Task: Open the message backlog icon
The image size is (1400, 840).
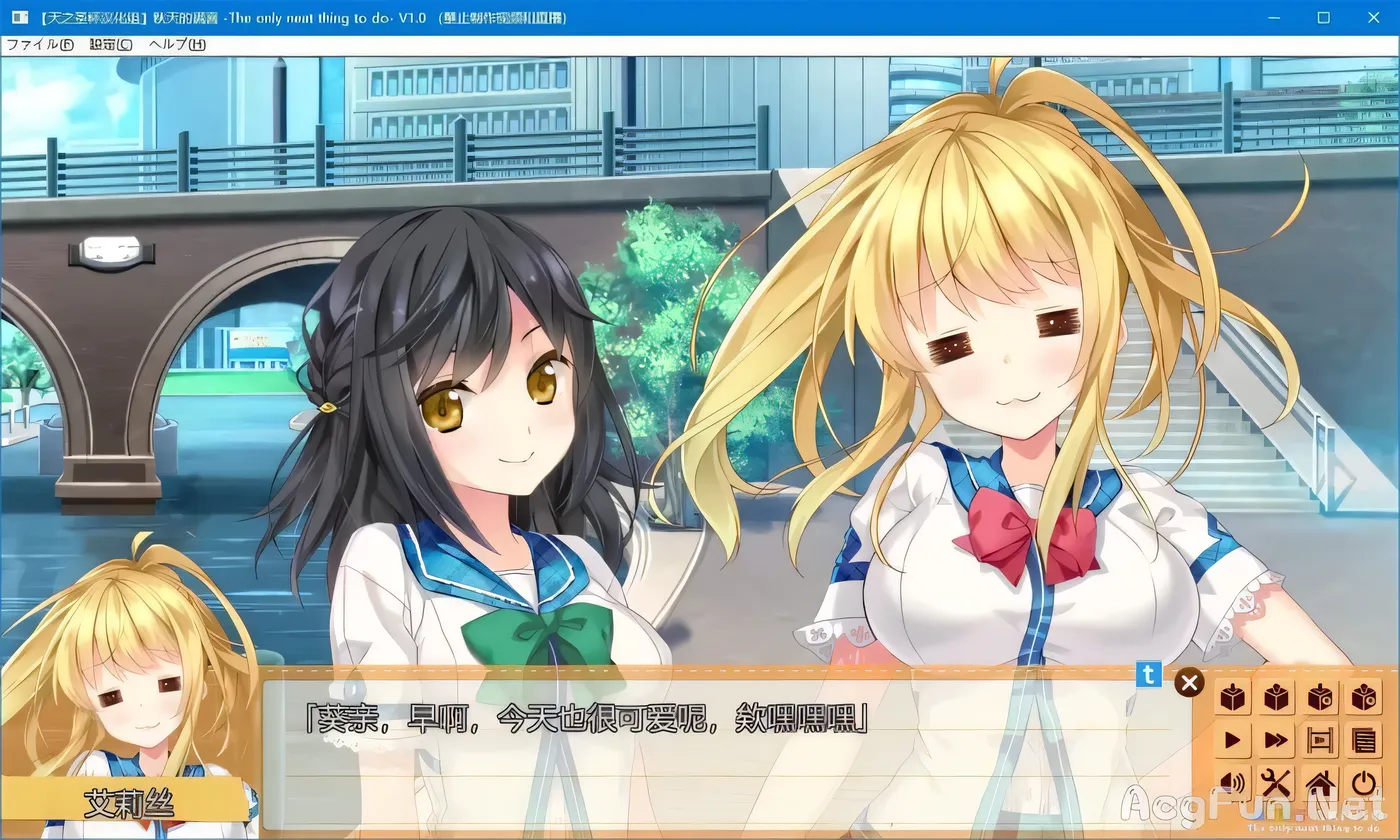Action: pos(1364,740)
